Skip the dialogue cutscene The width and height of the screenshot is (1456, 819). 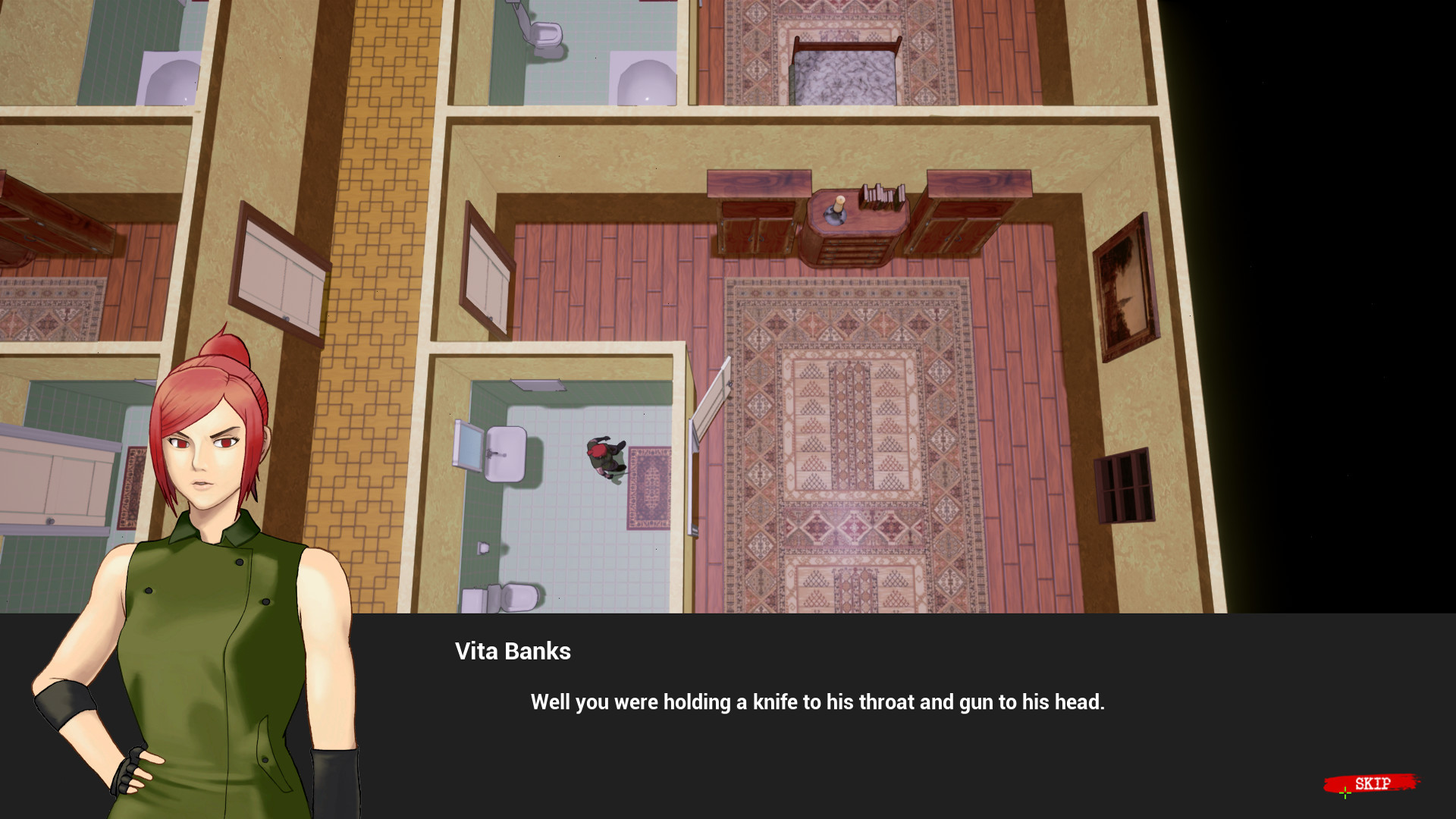[1372, 783]
